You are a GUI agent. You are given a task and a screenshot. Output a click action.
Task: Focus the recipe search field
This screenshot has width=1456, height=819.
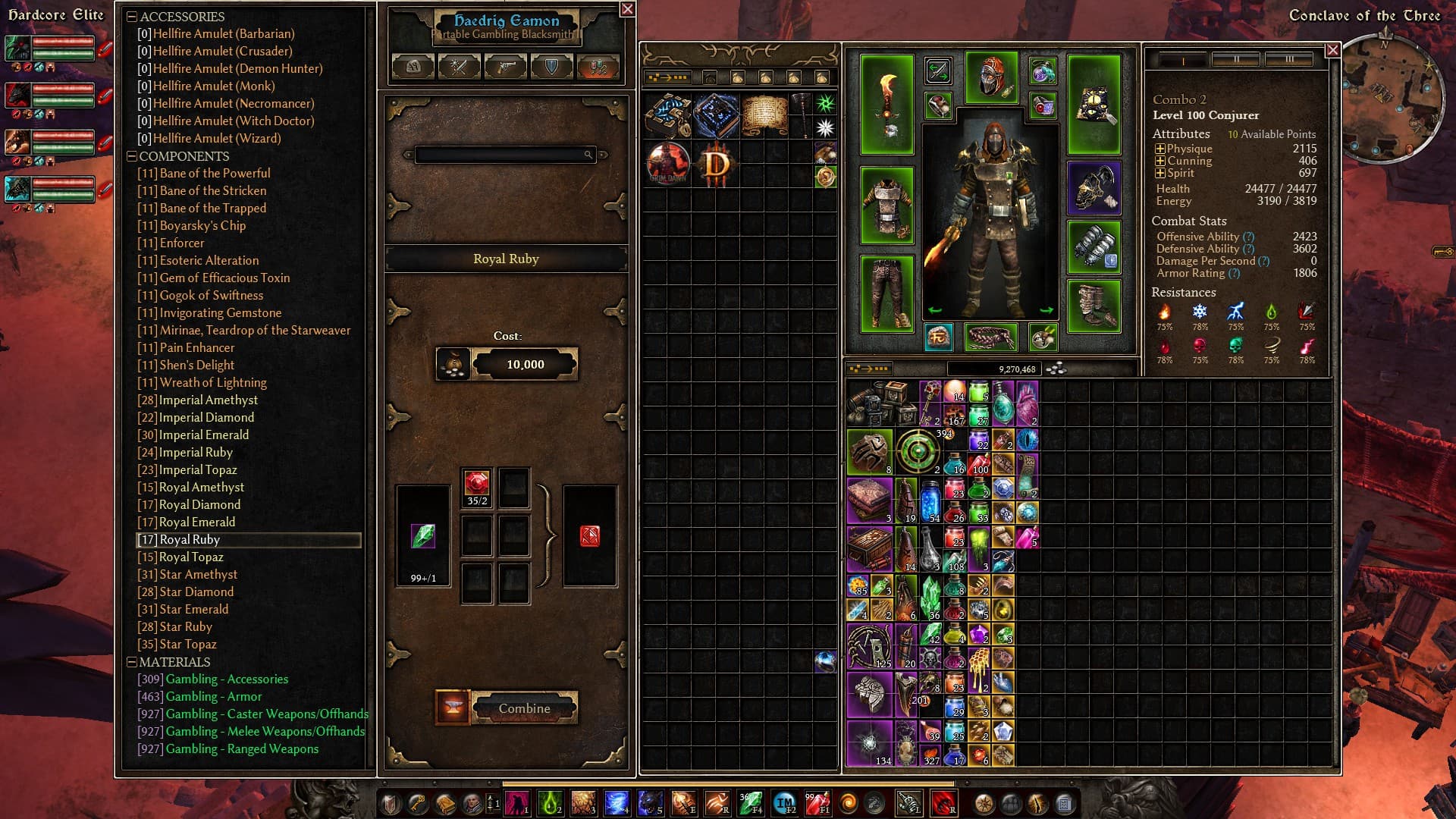coord(500,155)
